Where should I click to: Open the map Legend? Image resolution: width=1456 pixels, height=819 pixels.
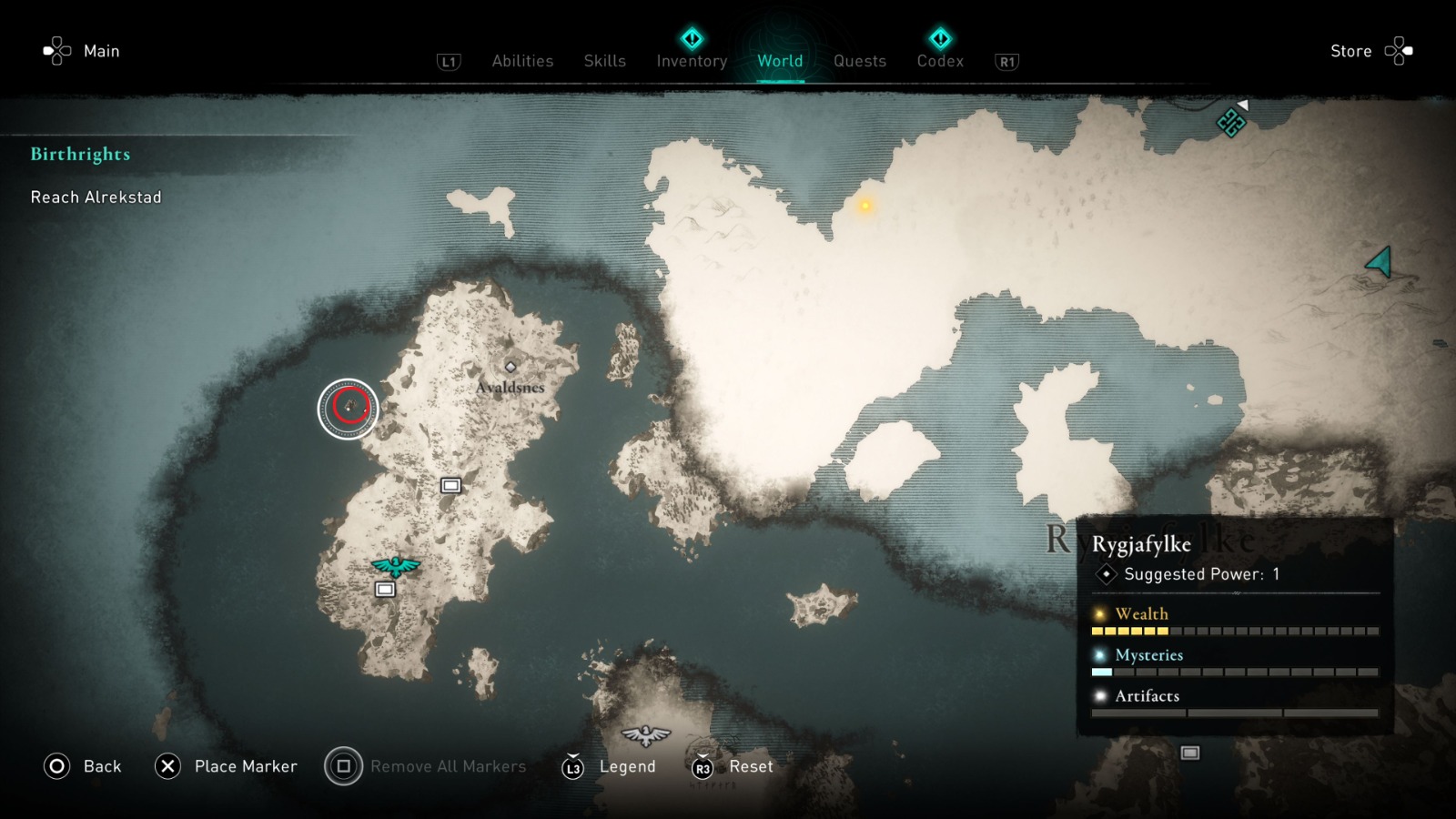(626, 766)
